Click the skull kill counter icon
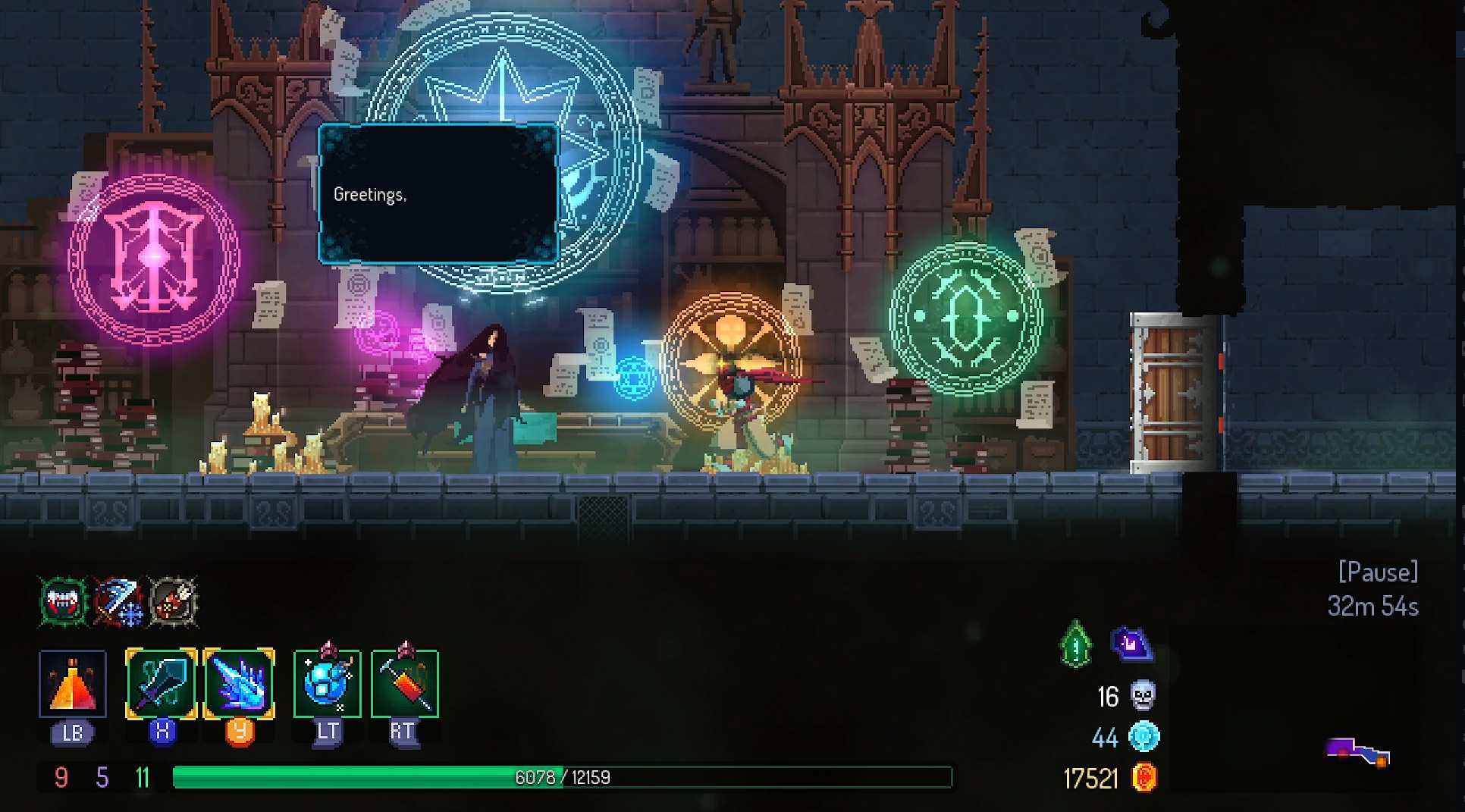The height and width of the screenshot is (812, 1465). [x=1143, y=695]
